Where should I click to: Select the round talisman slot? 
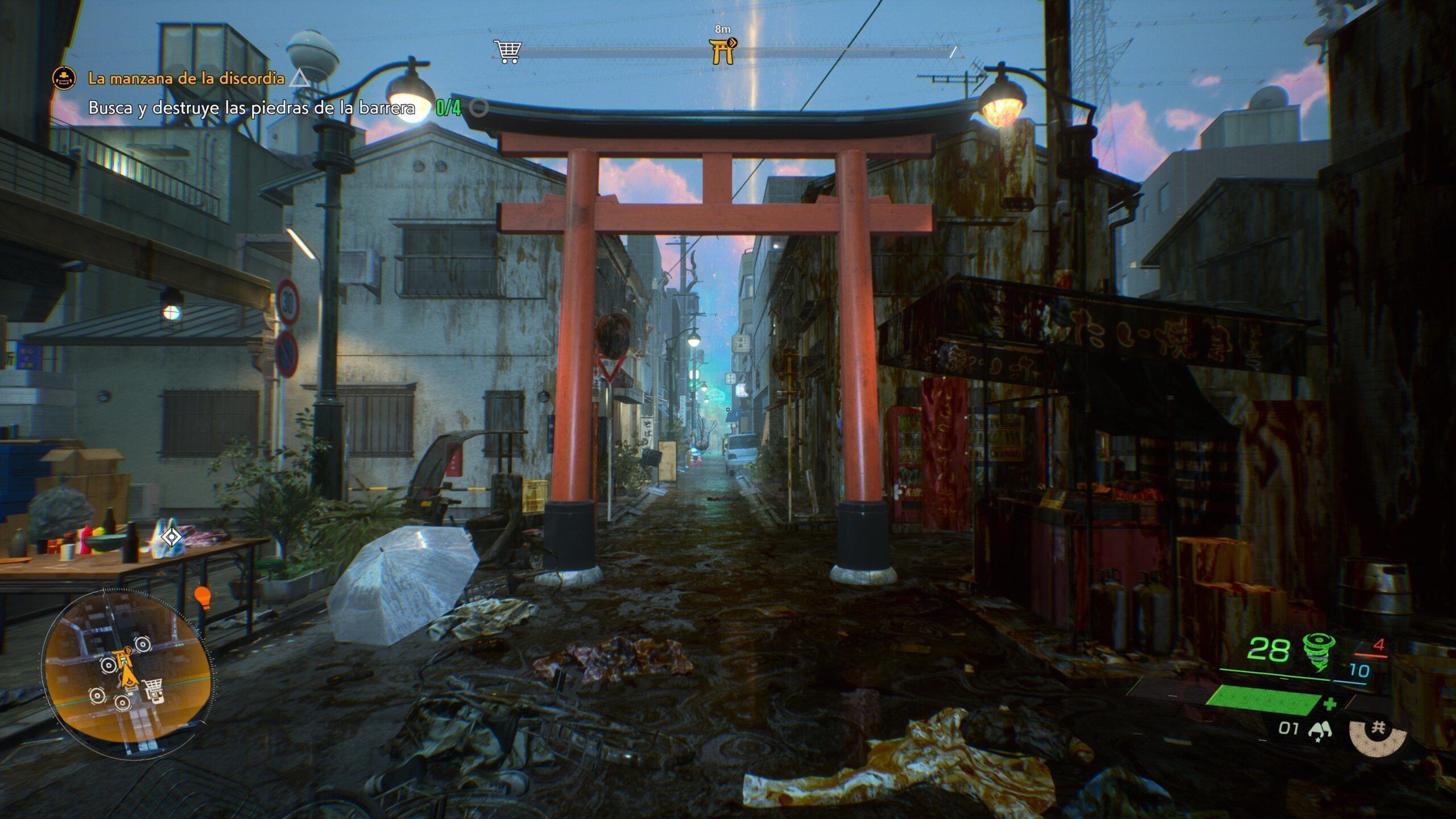tap(1376, 730)
